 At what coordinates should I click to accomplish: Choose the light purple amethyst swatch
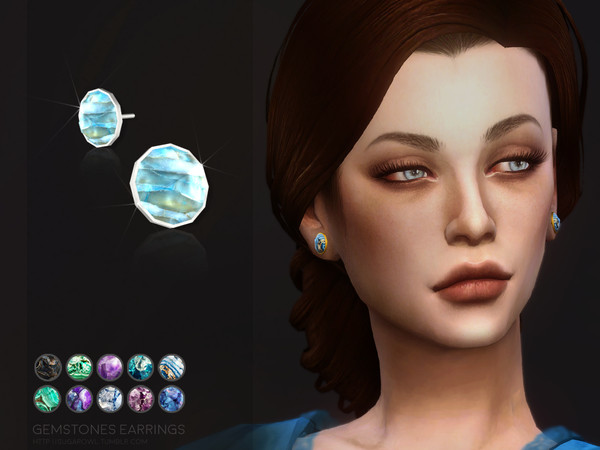(x=110, y=367)
